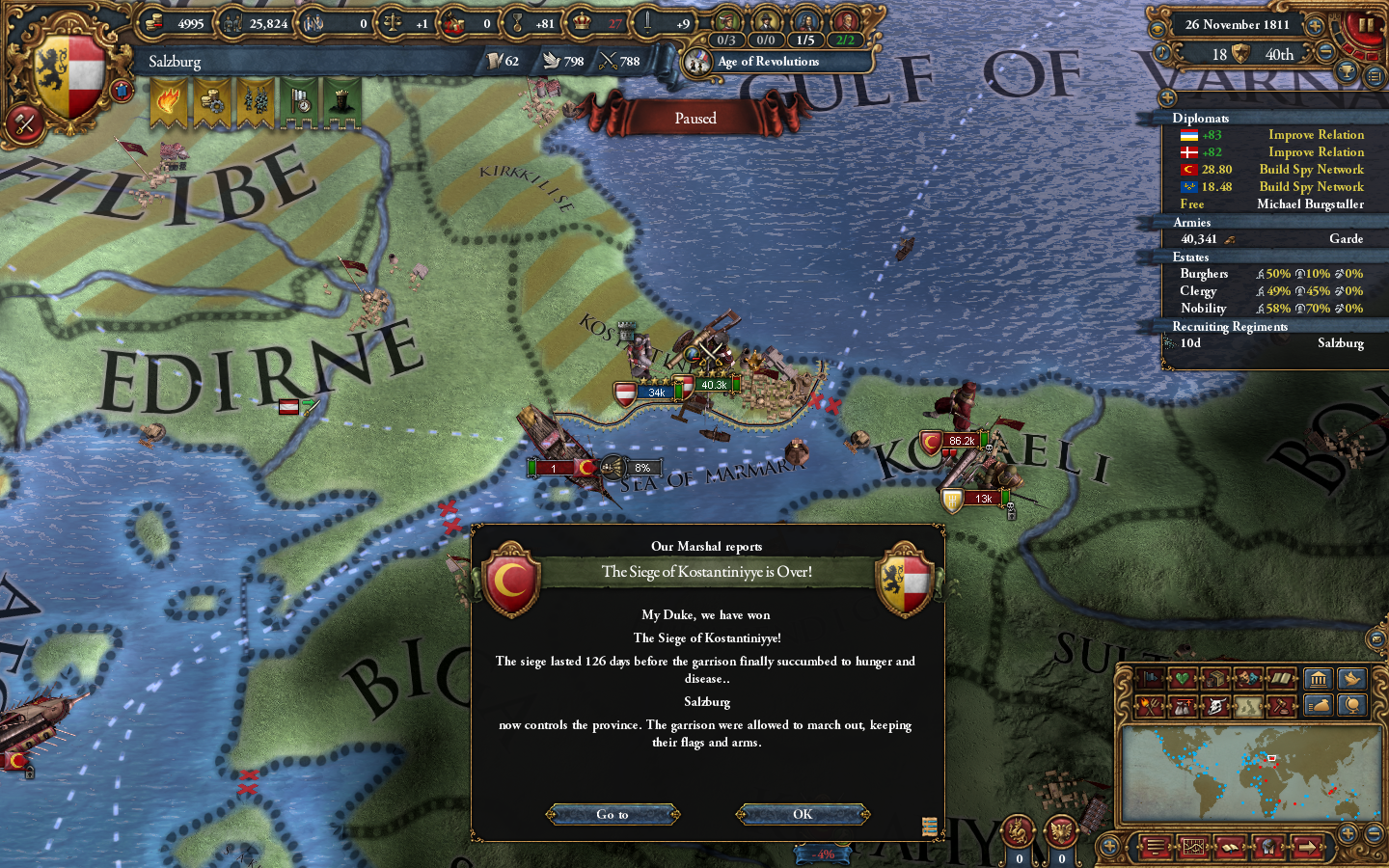This screenshot has width=1389, height=868.
Task: Toggle the game pause control
Action: pos(1366,24)
